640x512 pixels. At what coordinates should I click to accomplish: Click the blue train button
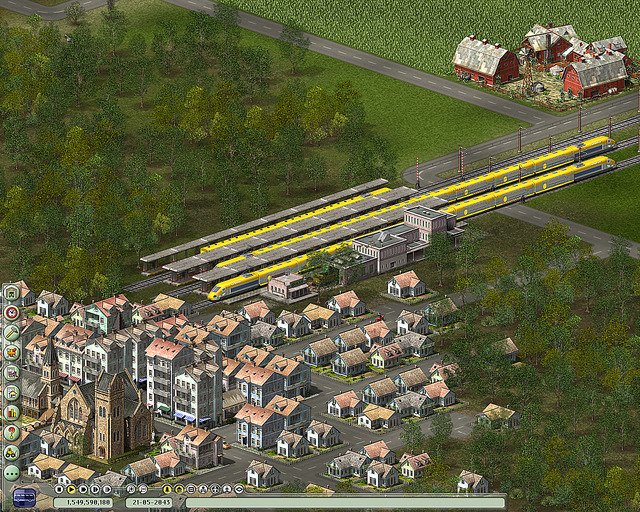coord(23,497)
